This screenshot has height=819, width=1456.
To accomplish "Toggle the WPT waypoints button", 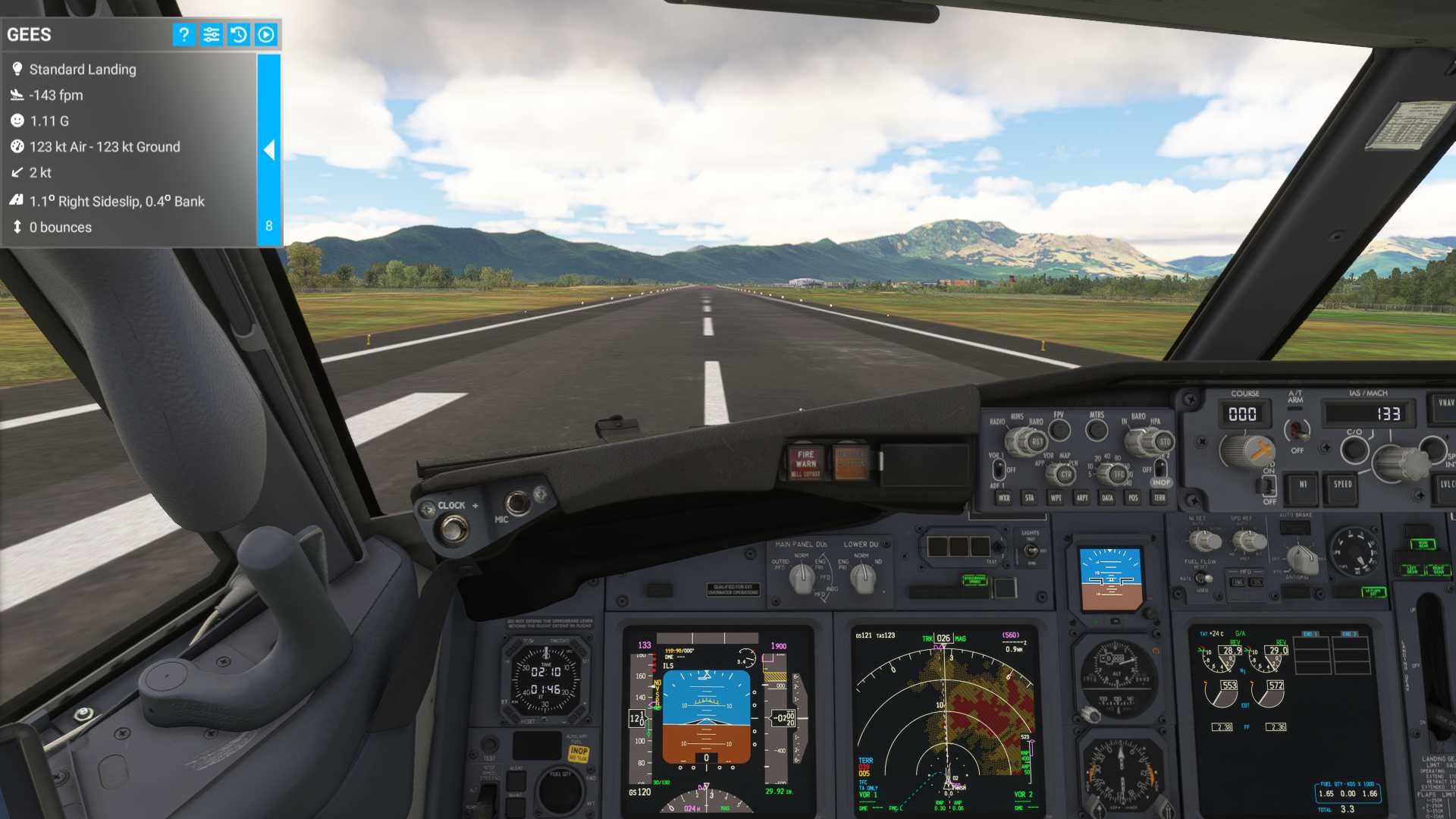I will point(1056,498).
